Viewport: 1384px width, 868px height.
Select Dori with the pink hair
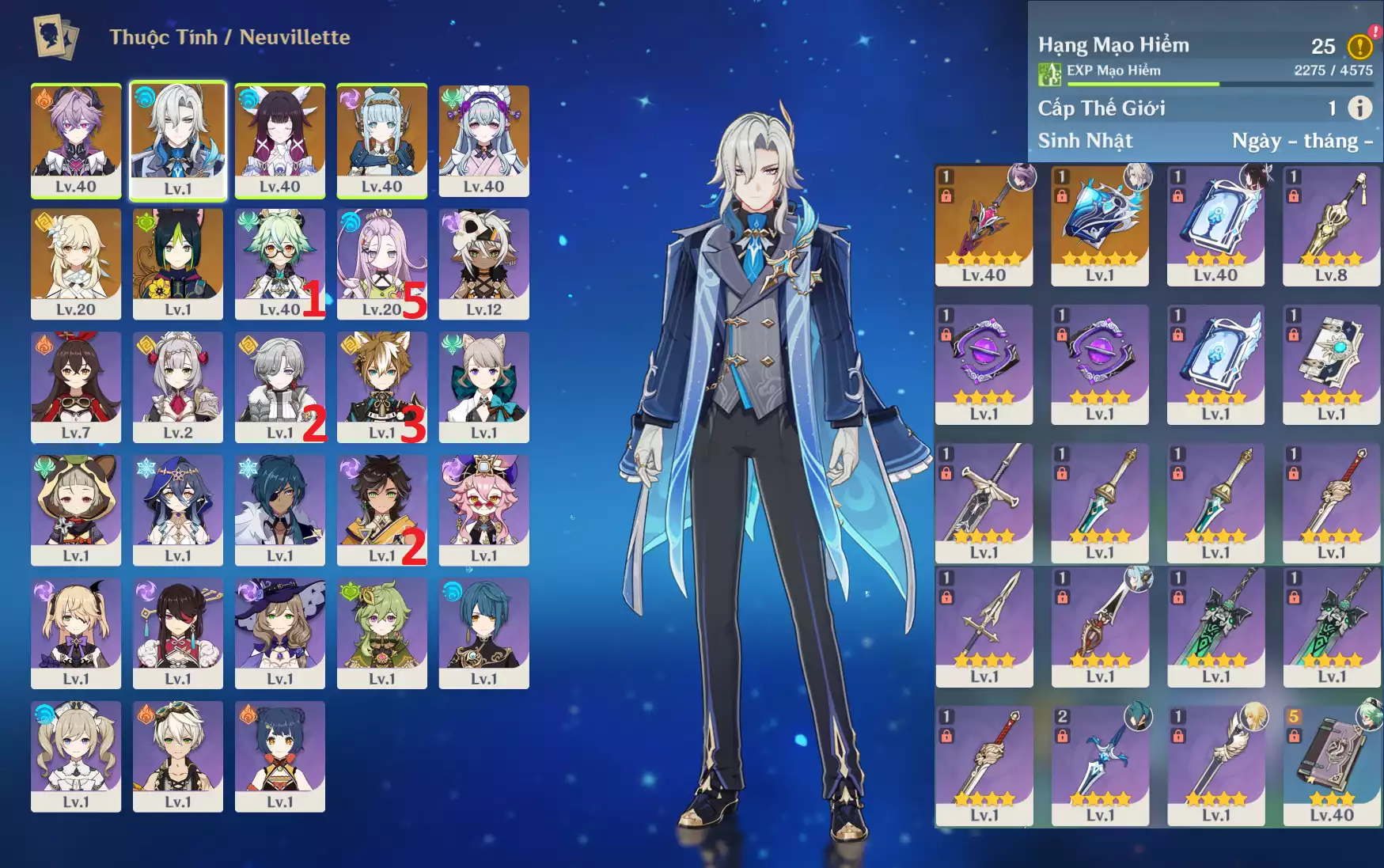point(483,510)
